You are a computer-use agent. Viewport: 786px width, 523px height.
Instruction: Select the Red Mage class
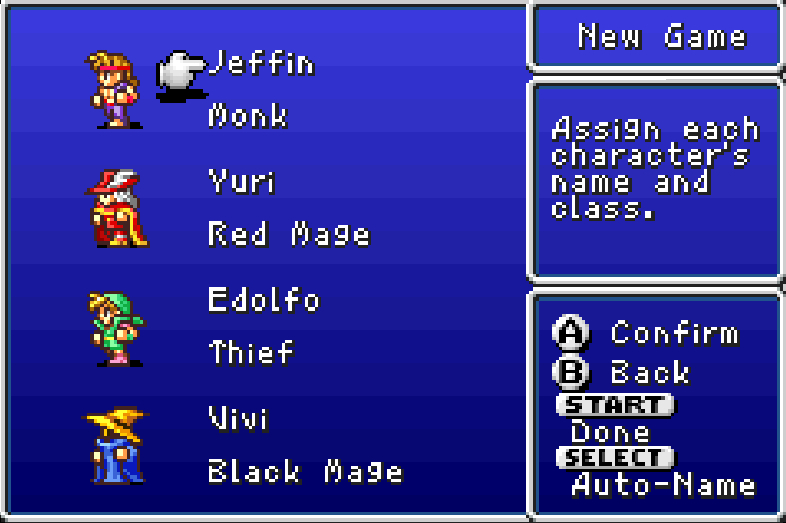point(289,234)
